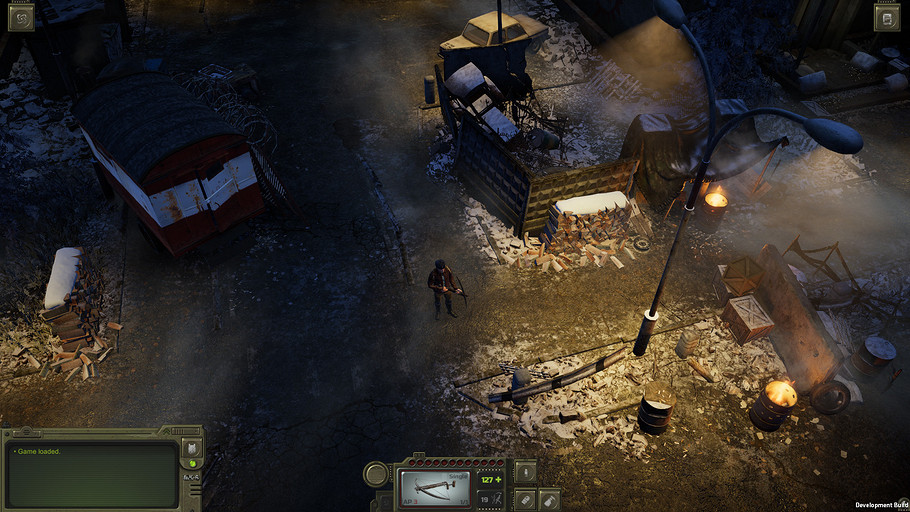
Task: Click the round button left of the weapon panel
Action: pos(376,474)
